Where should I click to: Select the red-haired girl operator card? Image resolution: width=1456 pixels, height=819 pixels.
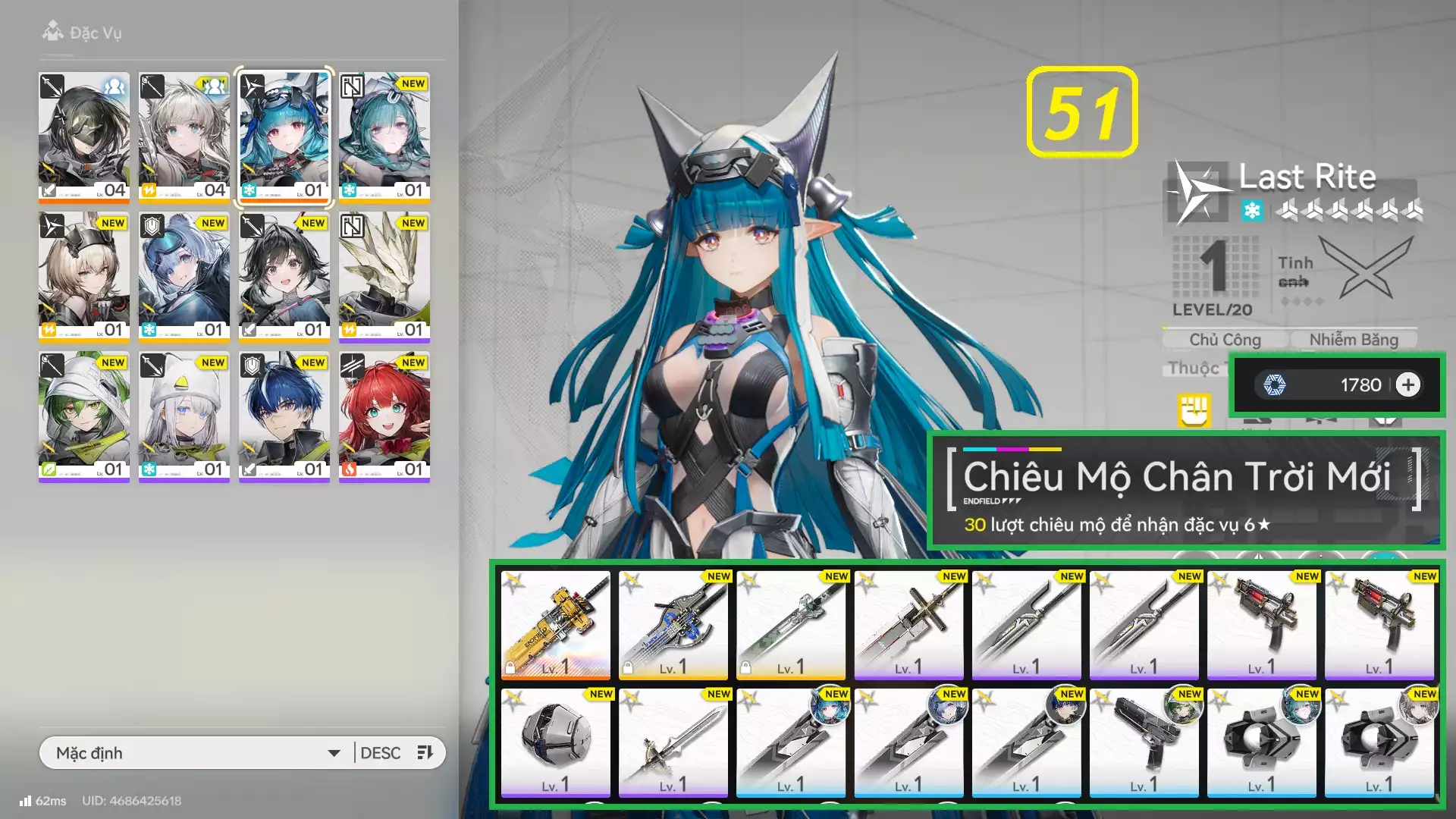click(384, 416)
